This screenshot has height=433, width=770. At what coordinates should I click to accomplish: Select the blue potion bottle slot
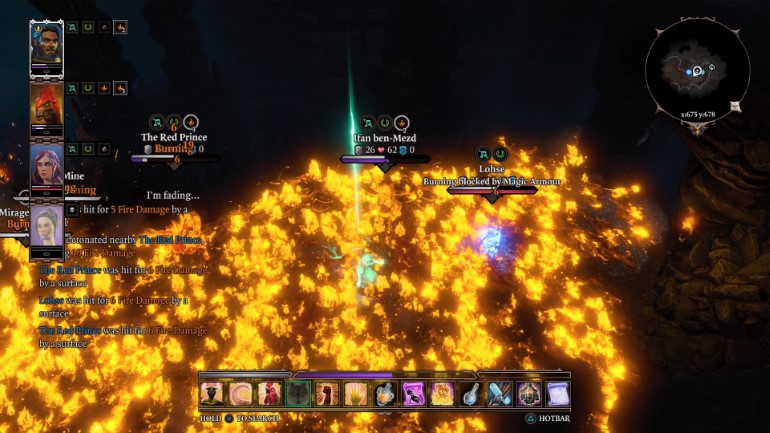tap(471, 394)
